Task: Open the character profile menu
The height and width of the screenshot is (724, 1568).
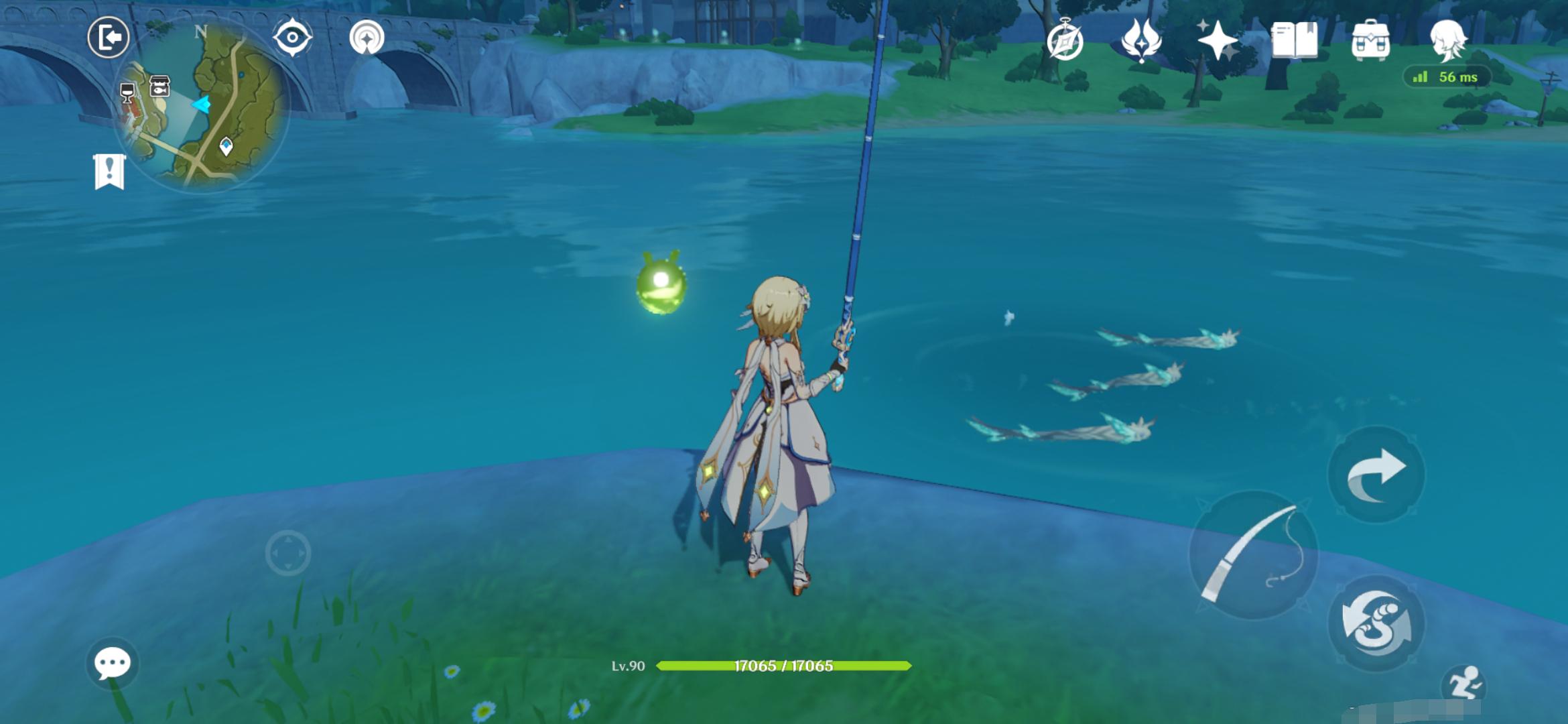Action: click(1447, 40)
